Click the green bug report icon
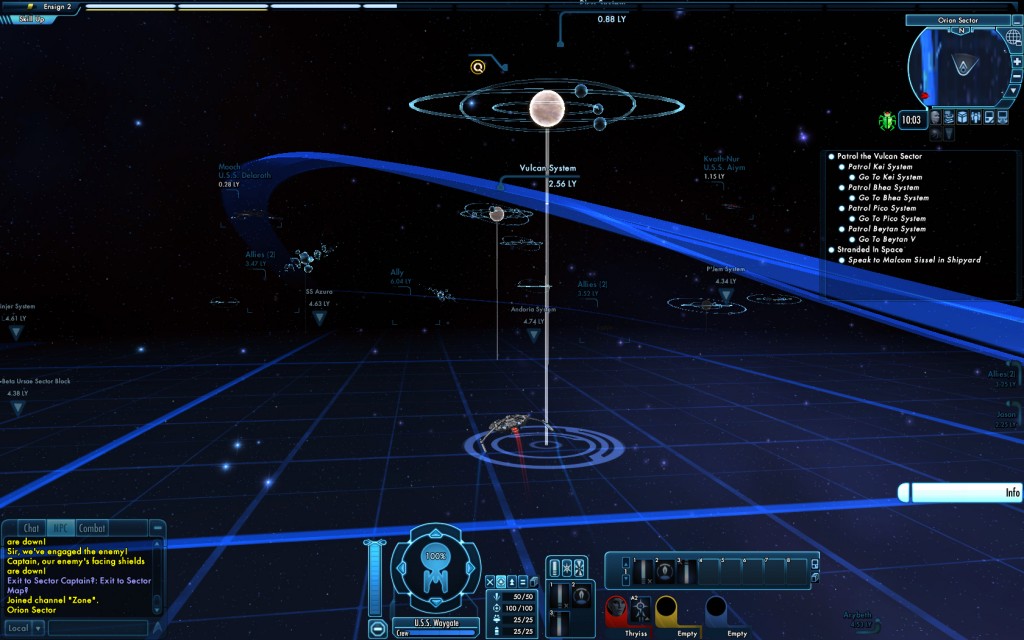1024x640 pixels. click(x=886, y=121)
